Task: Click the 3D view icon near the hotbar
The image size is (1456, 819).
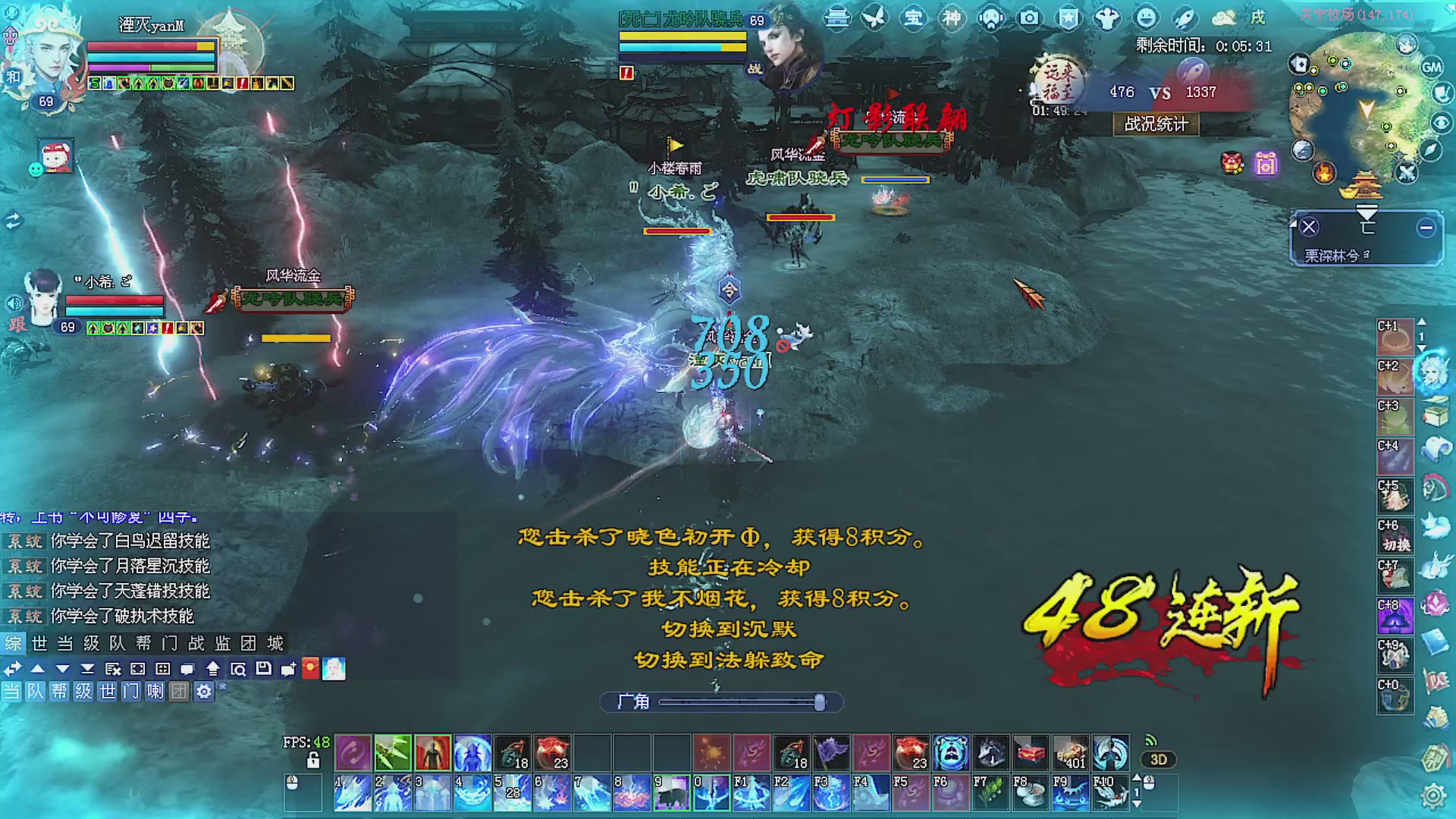Action: click(1159, 761)
